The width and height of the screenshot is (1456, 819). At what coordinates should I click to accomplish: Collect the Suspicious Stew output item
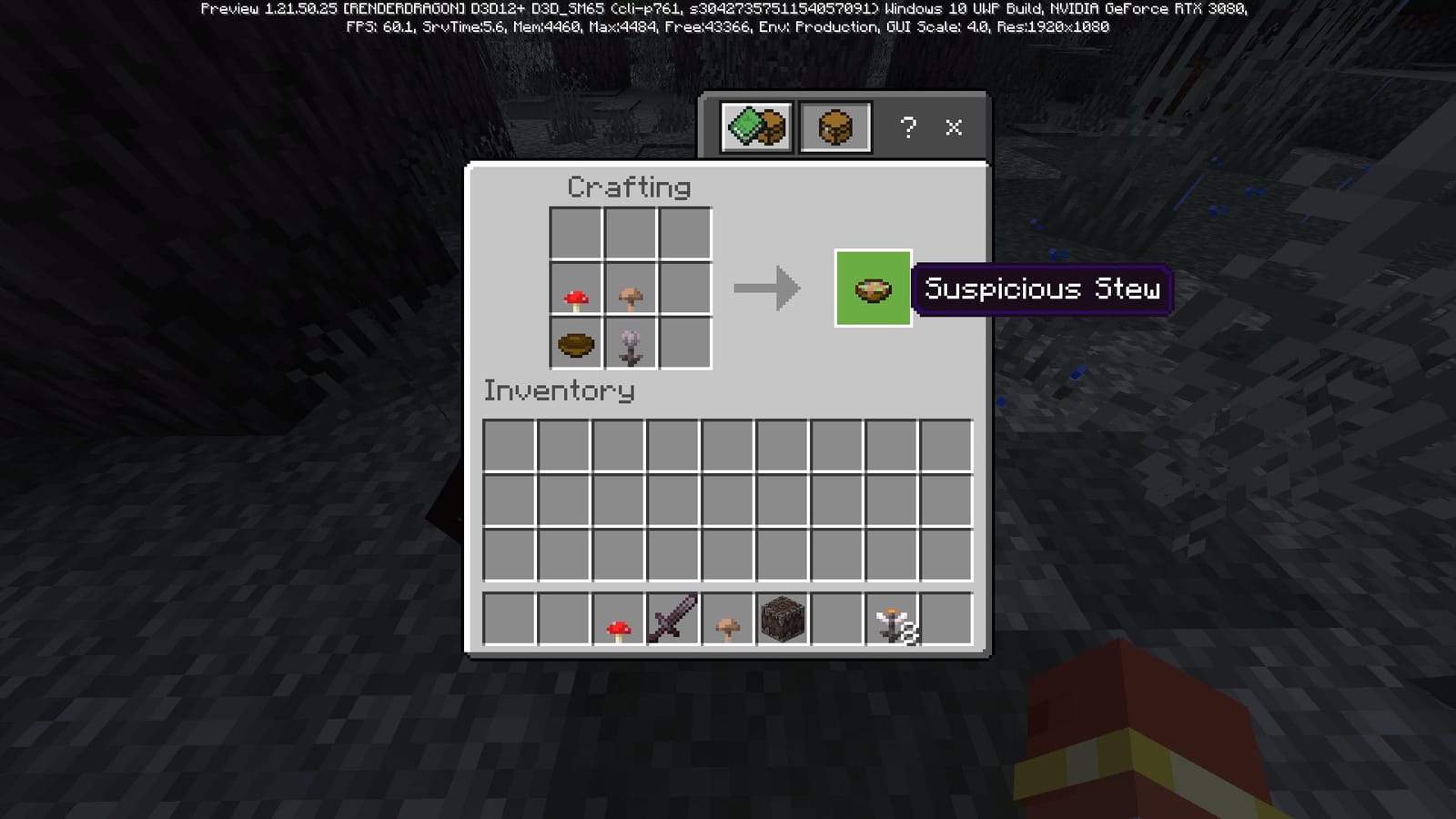tap(872, 289)
